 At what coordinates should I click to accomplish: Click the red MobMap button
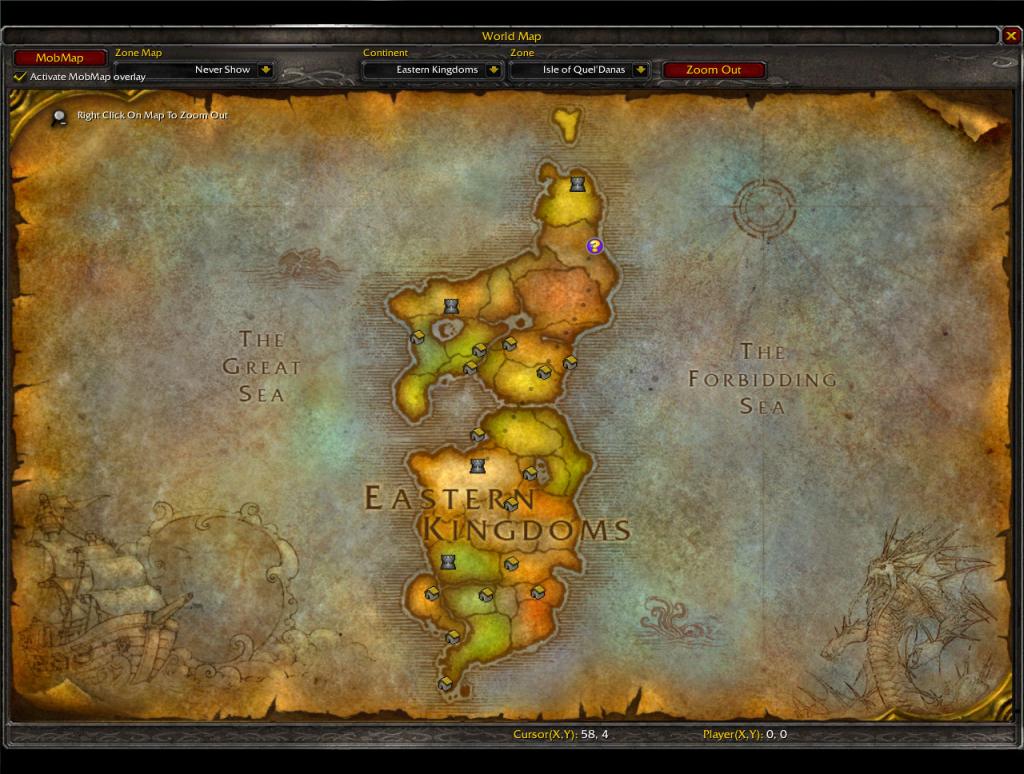click(59, 58)
